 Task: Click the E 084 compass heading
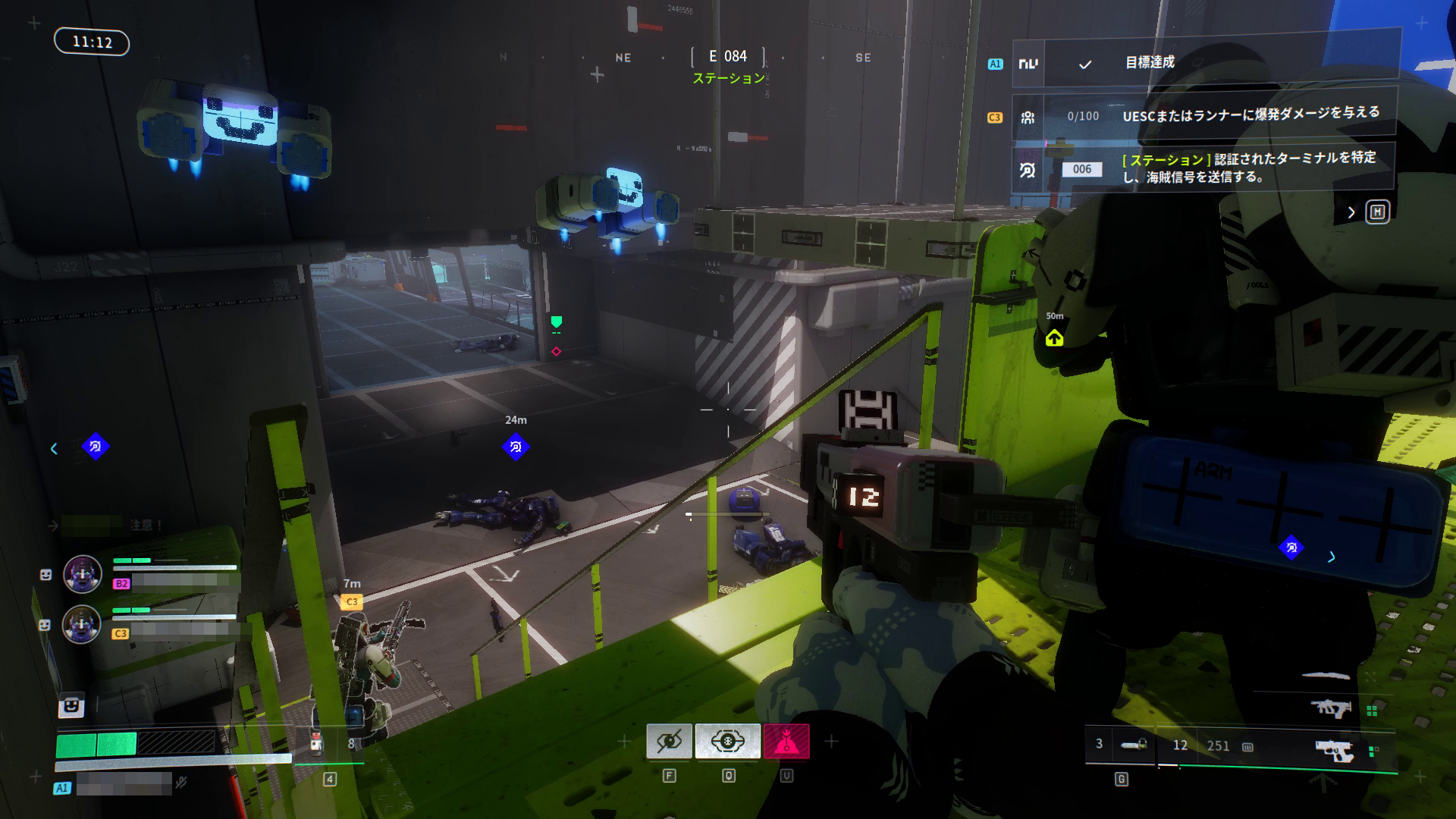pos(727,57)
